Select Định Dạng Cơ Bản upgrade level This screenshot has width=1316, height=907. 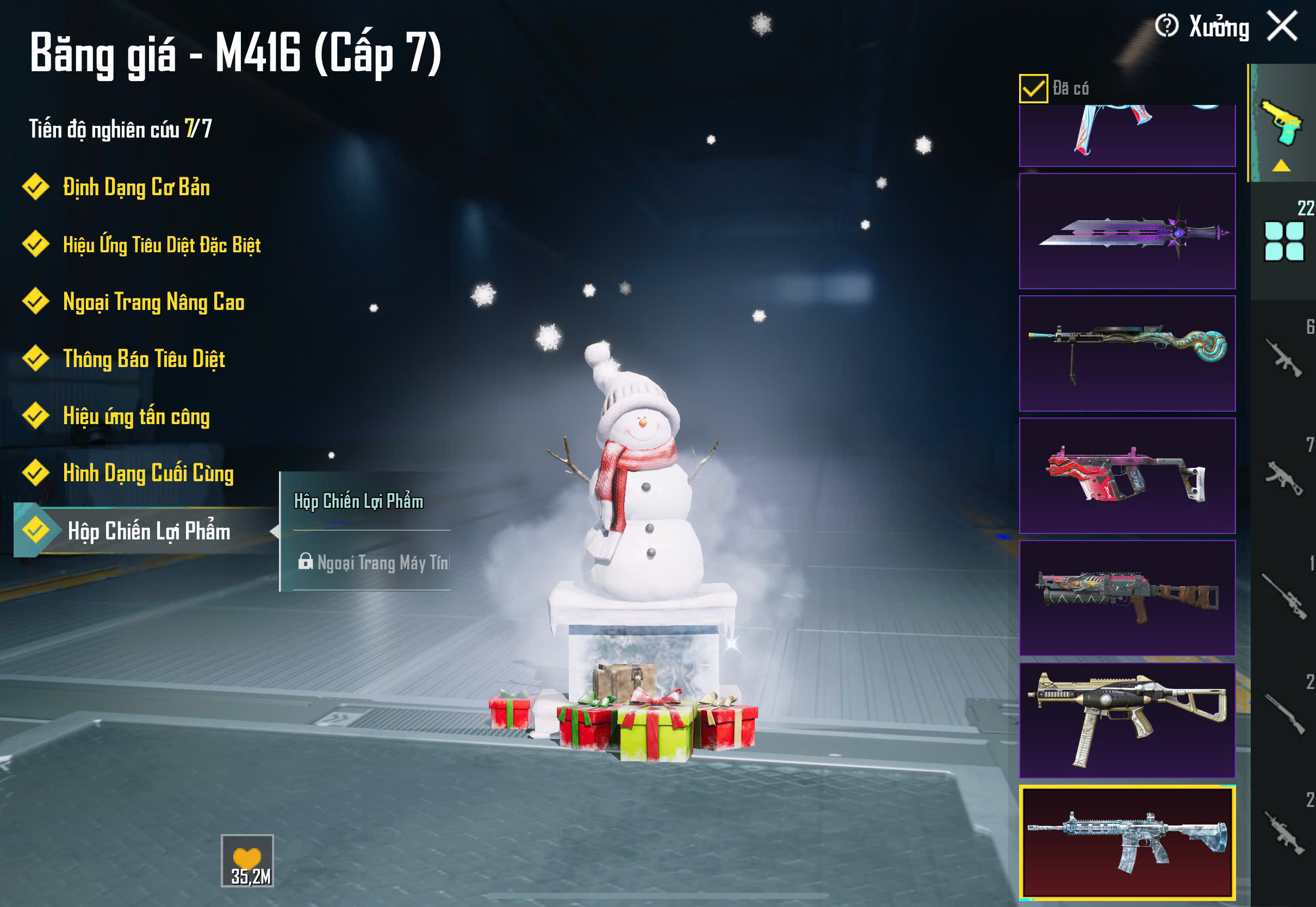click(x=136, y=188)
